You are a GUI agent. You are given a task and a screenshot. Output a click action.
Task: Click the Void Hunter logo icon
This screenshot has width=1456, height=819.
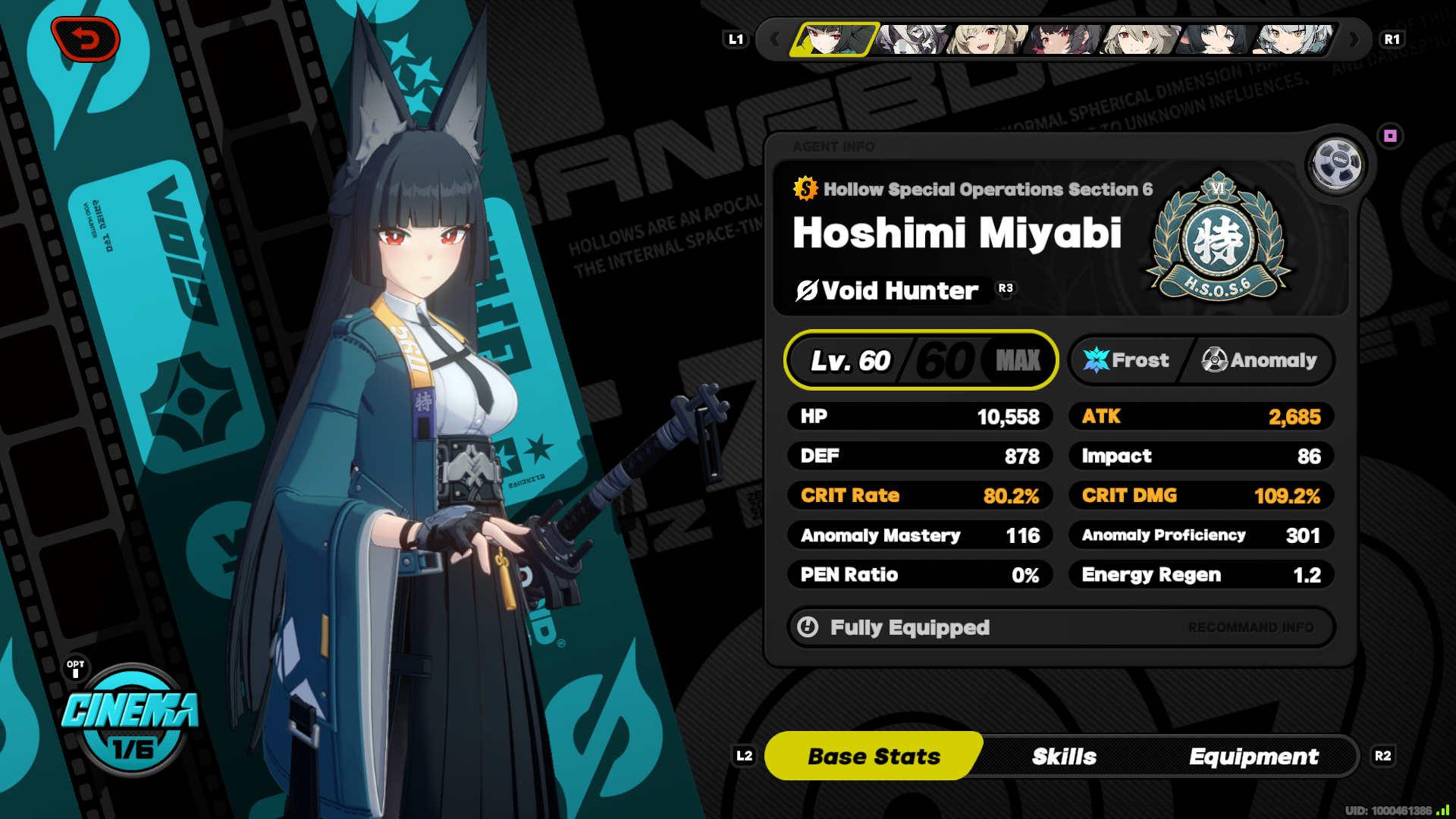[x=806, y=290]
